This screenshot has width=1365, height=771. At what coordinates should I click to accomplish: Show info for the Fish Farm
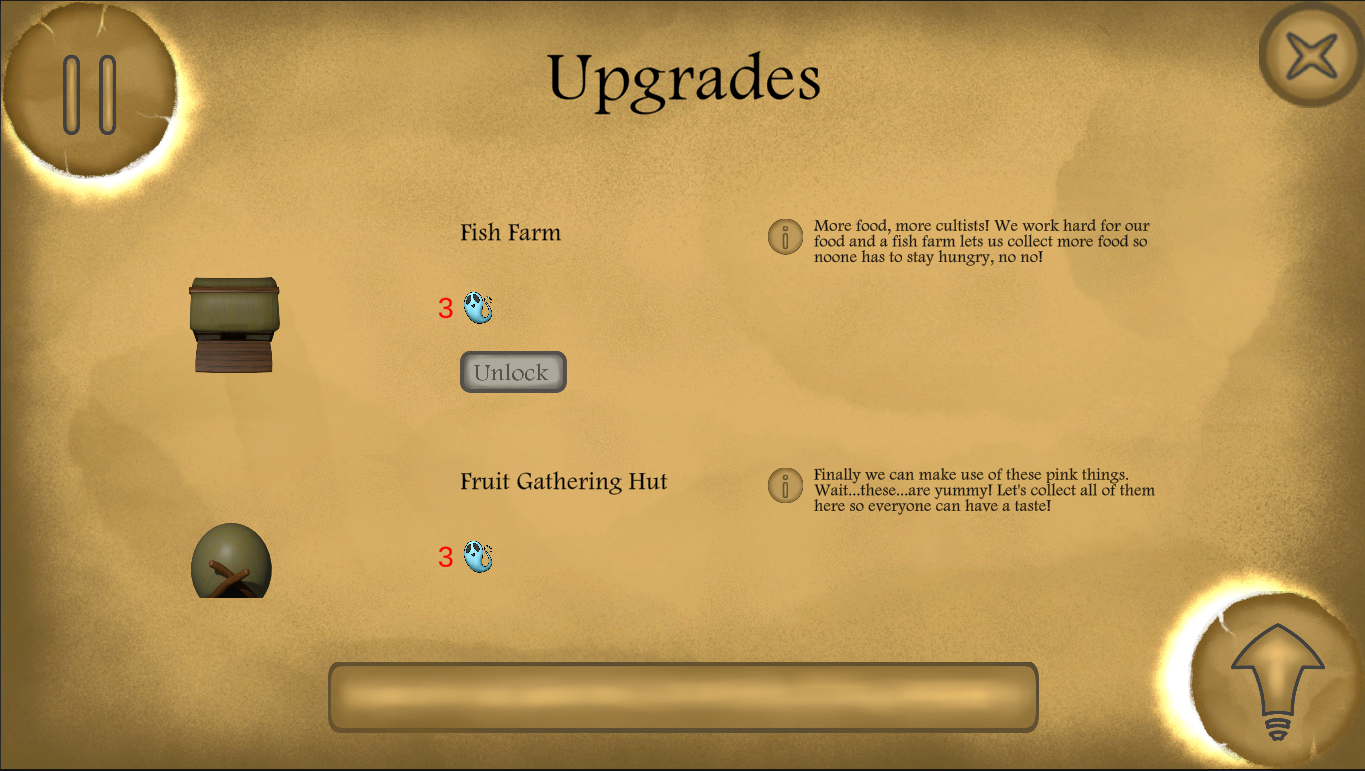[785, 237]
